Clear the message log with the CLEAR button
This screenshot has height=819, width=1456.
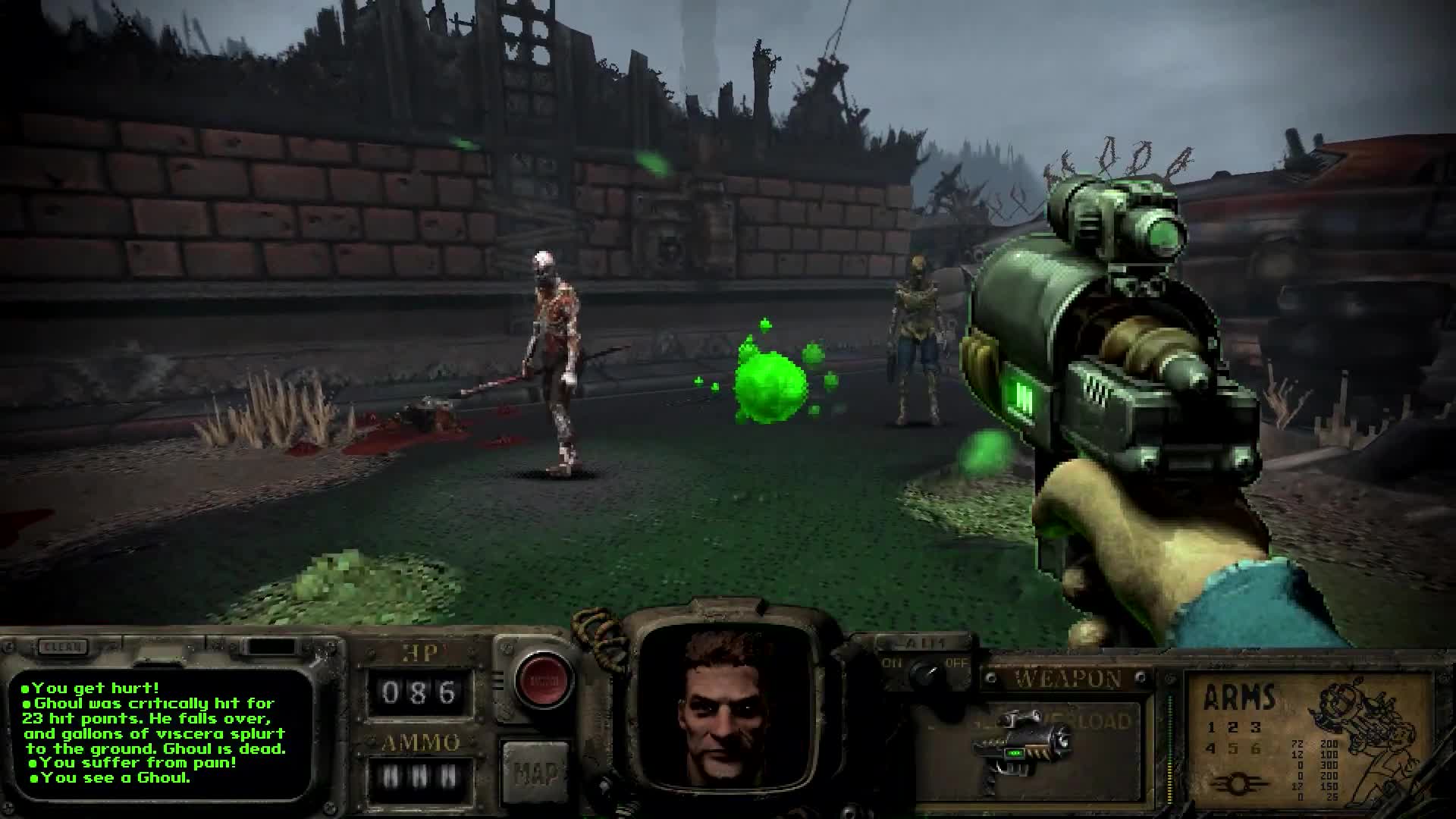click(62, 647)
